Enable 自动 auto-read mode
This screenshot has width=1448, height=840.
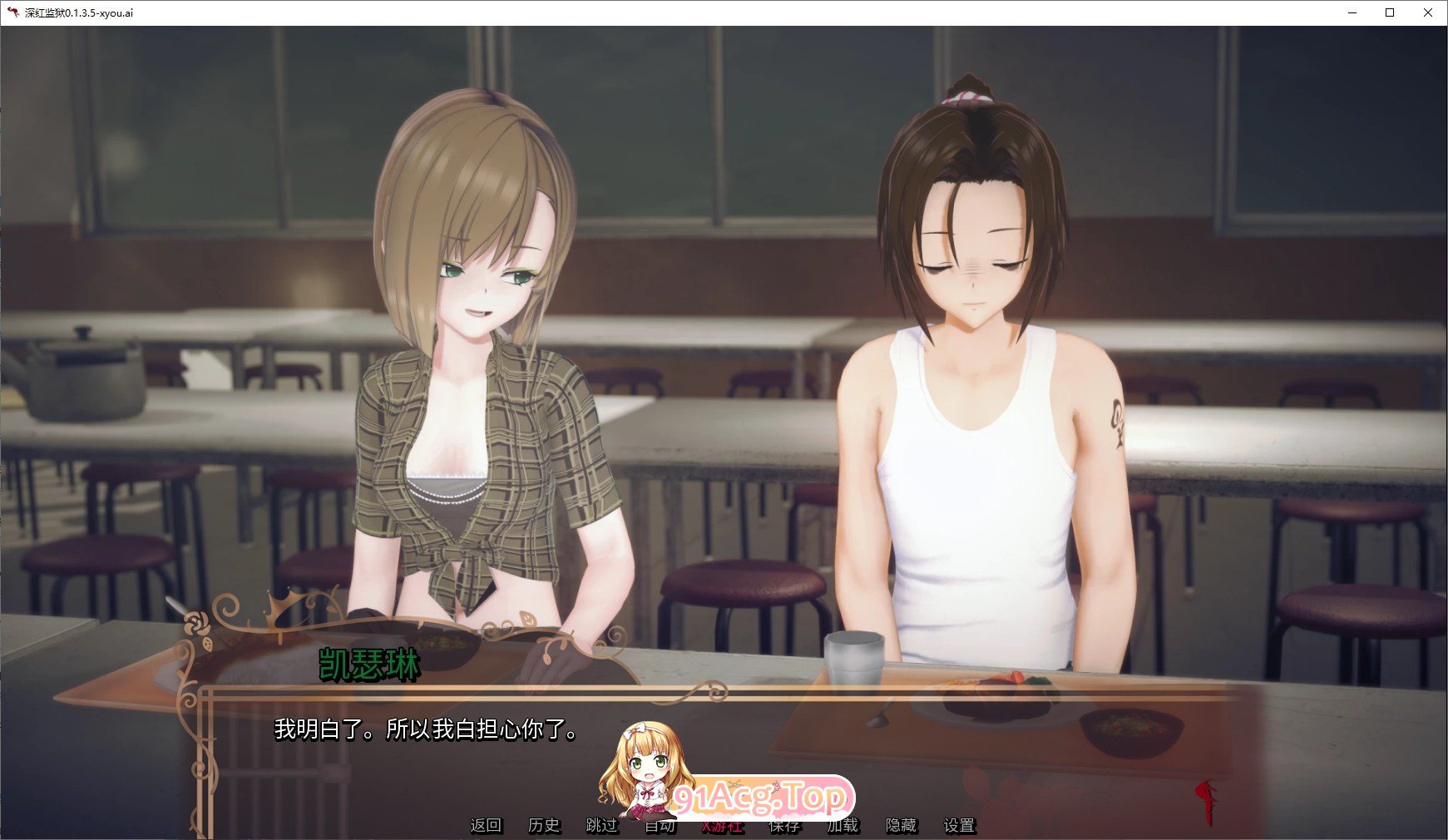(x=661, y=826)
